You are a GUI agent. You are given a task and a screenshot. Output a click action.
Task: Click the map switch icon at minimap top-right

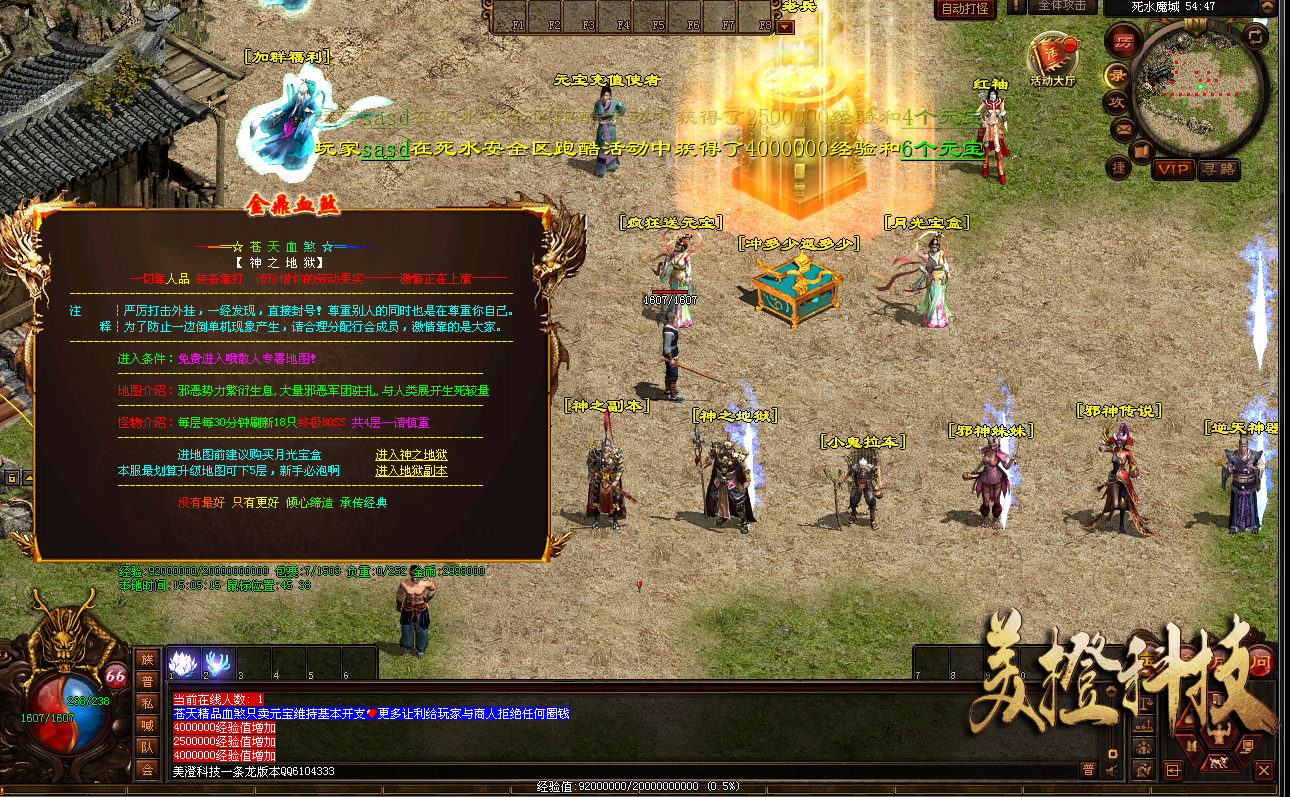(1255, 37)
